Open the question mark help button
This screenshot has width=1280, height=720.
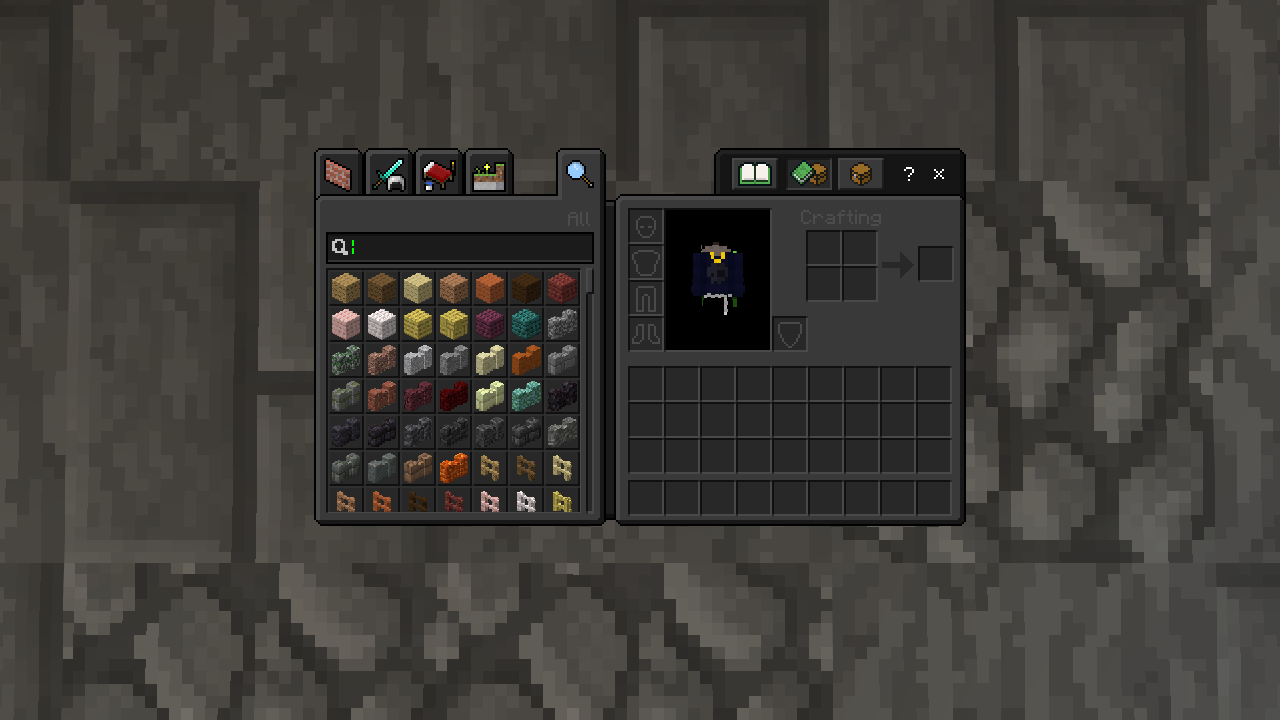[908, 174]
